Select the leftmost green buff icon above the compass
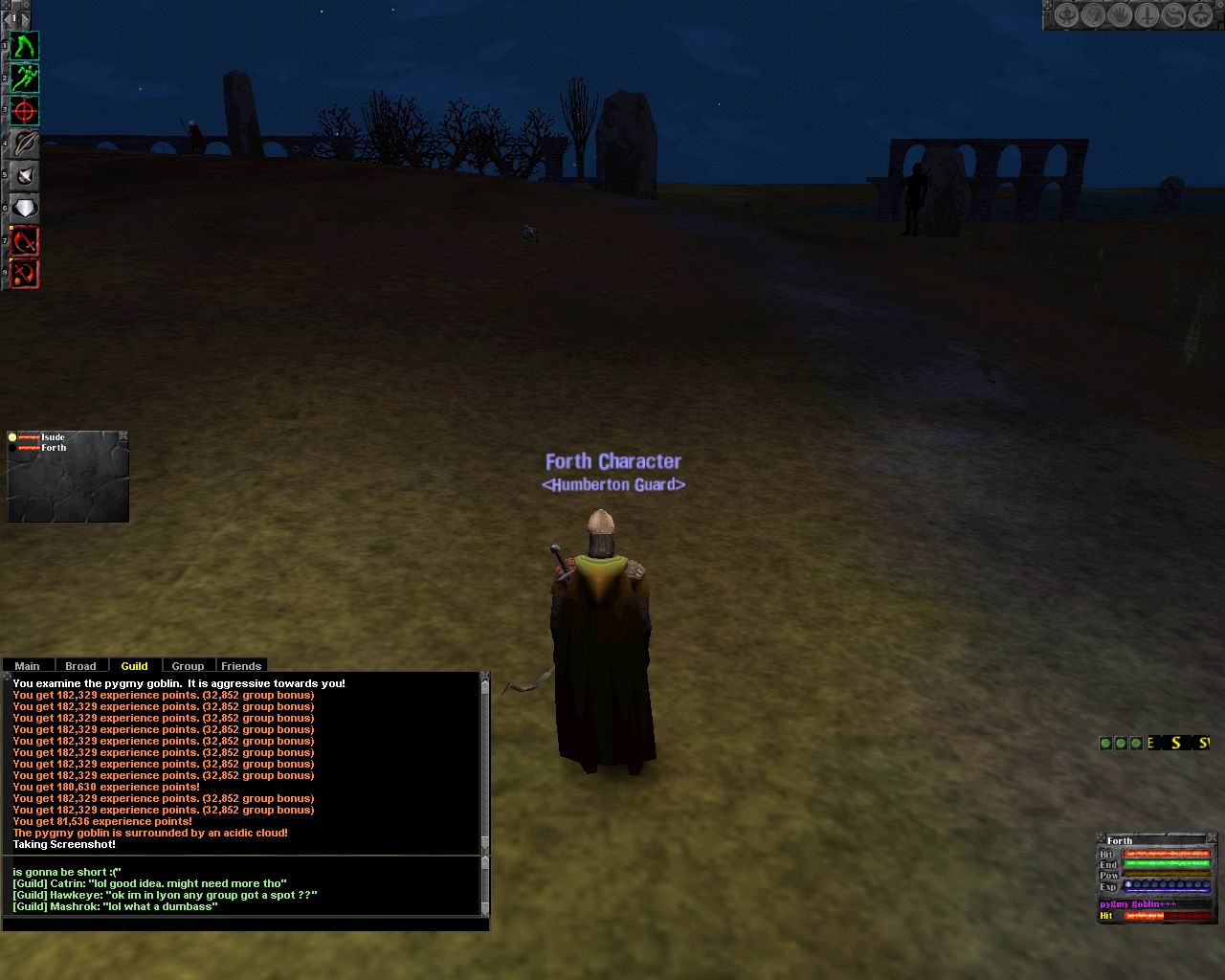This screenshot has width=1225, height=980. pyautogui.click(x=1148, y=16)
